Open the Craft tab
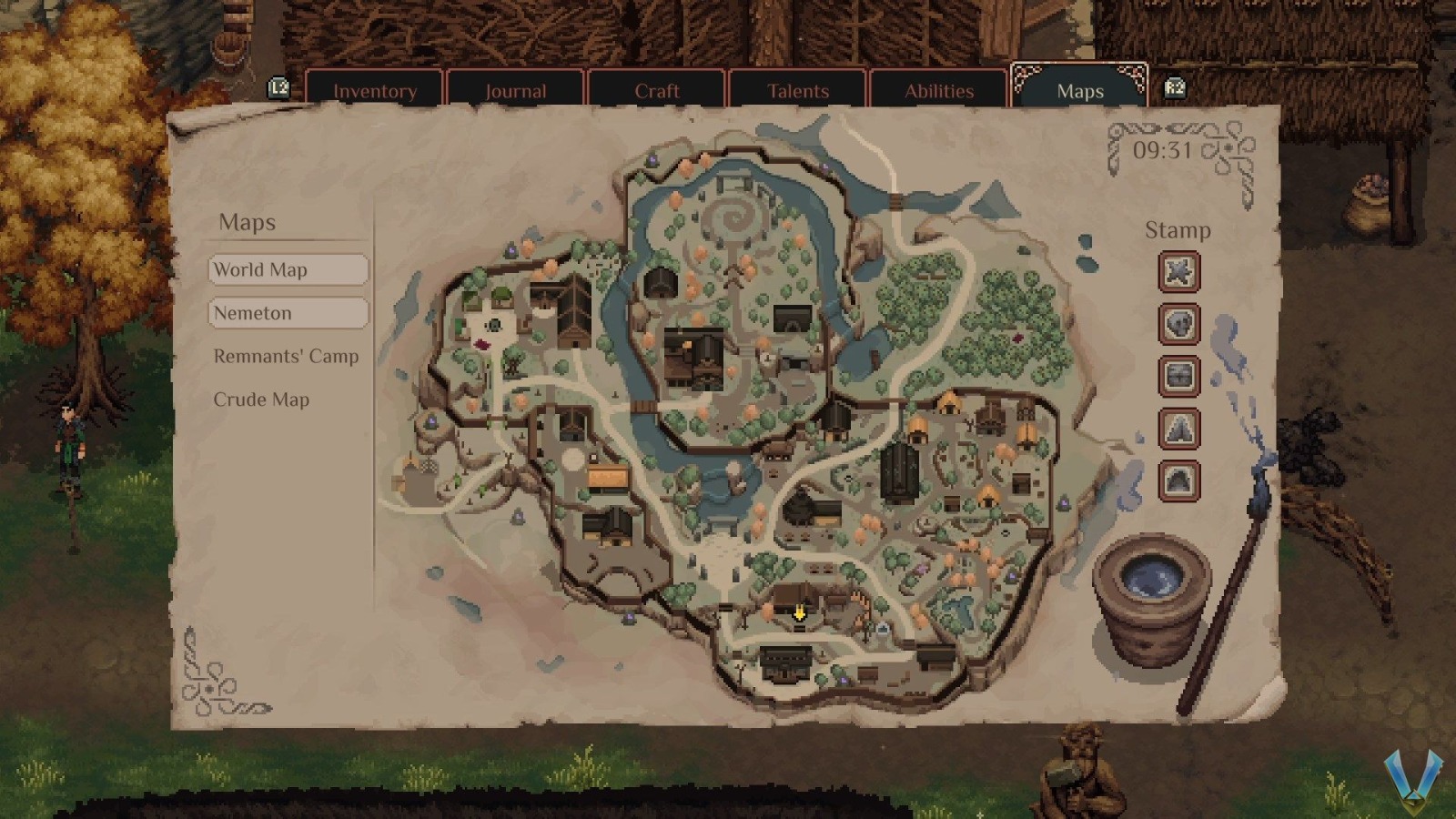1456x819 pixels. [657, 90]
